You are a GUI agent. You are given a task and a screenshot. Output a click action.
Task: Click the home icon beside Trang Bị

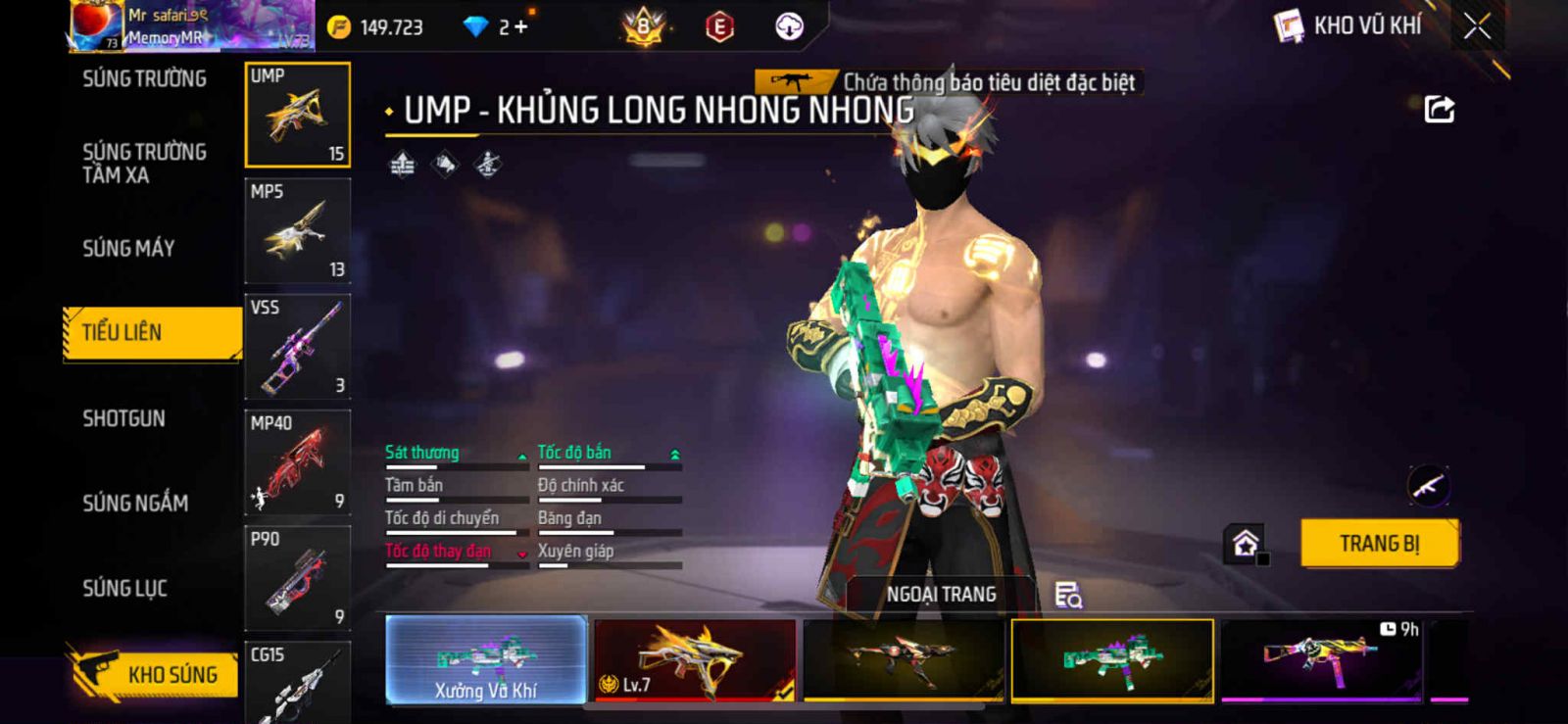pos(1246,544)
